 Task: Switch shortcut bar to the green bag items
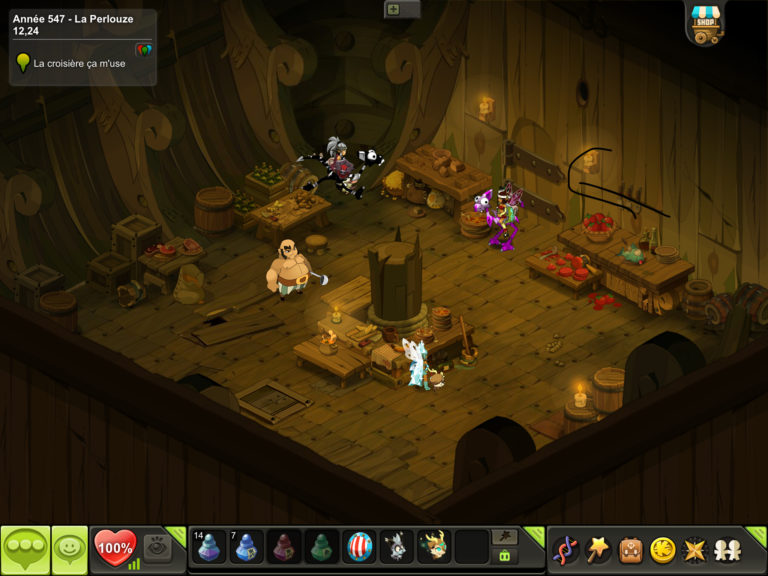click(x=505, y=557)
